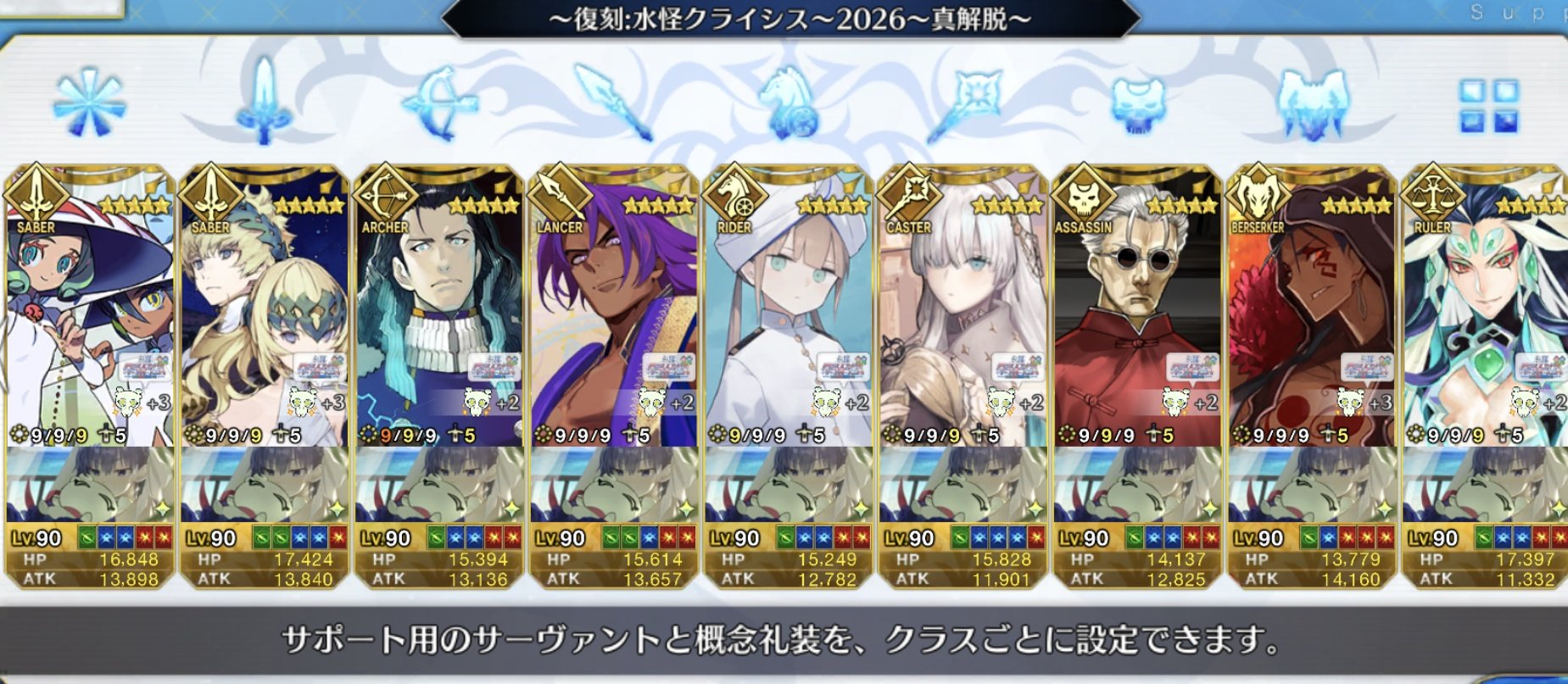Select the purple-haired LANCER servant card
This screenshot has width=1568, height=684.
(x=613, y=314)
